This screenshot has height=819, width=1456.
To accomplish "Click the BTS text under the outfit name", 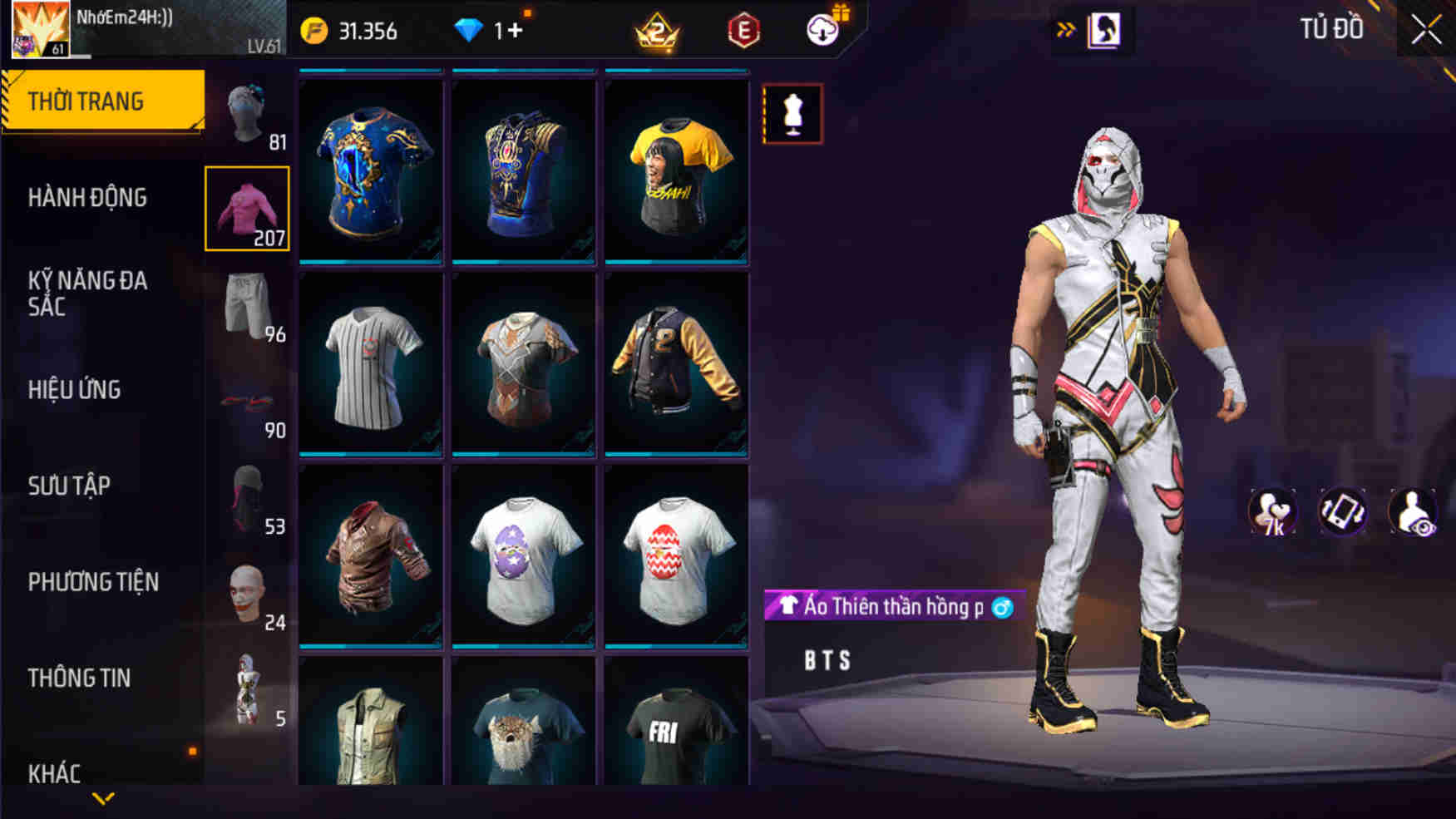I will [x=827, y=661].
